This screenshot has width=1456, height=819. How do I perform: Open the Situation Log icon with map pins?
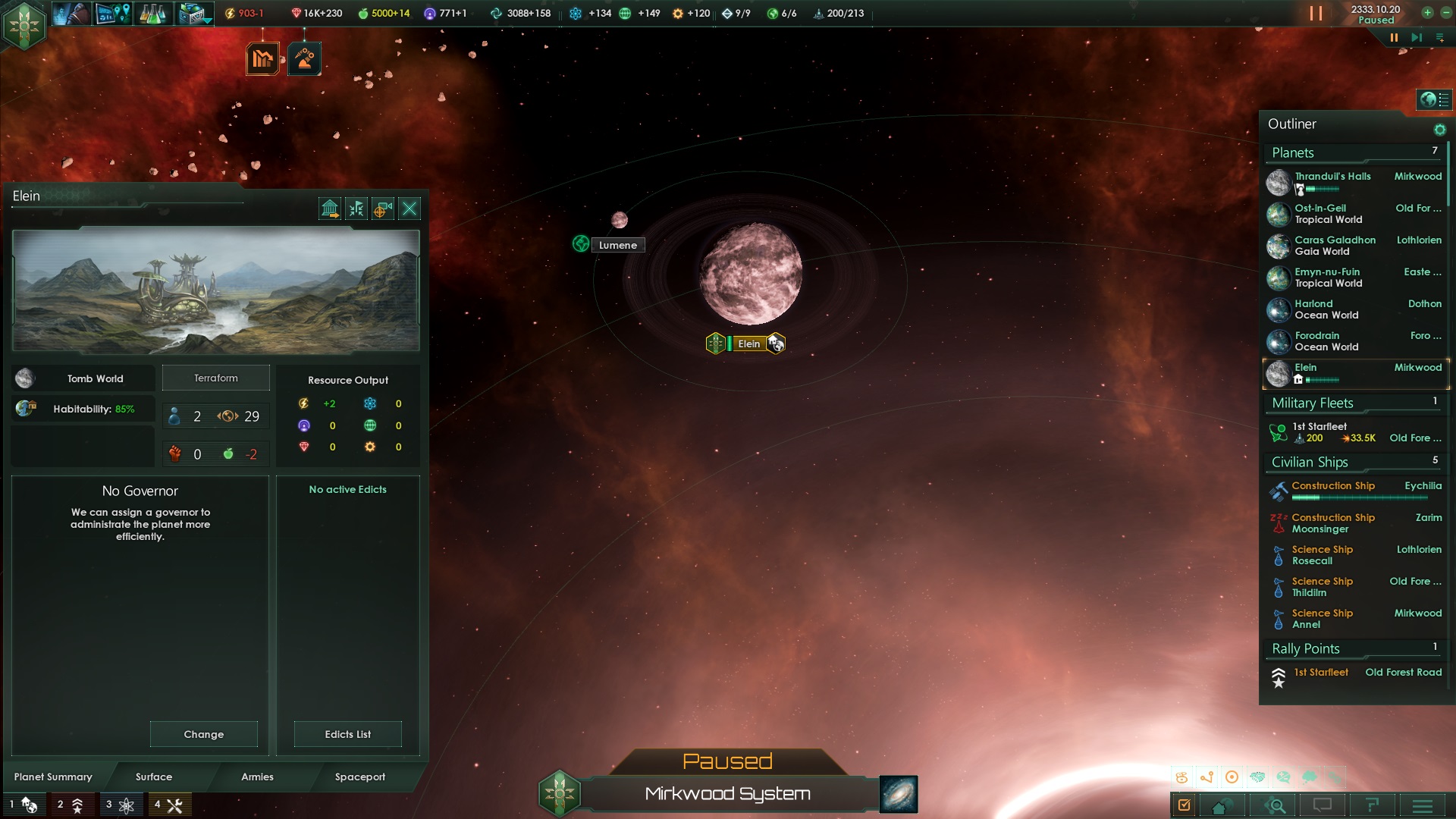pyautogui.click(x=112, y=14)
